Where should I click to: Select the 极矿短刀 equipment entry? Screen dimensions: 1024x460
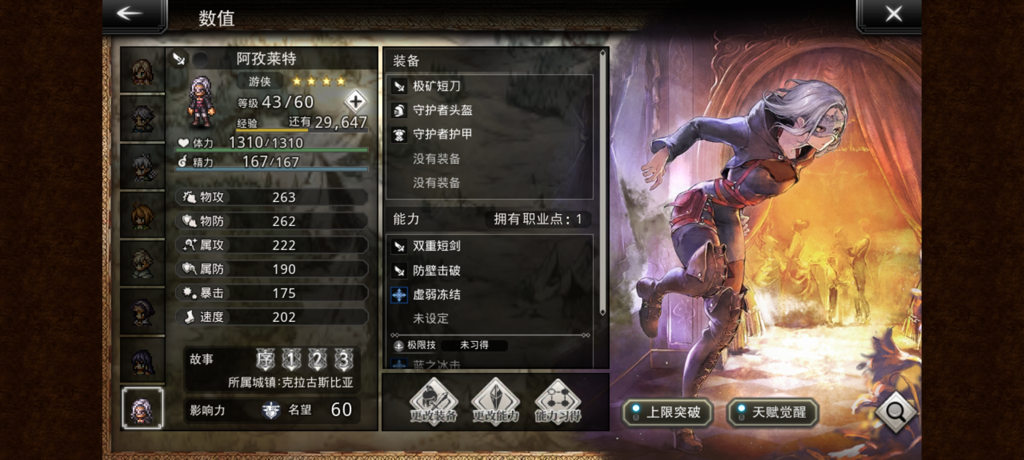pyautogui.click(x=490, y=87)
